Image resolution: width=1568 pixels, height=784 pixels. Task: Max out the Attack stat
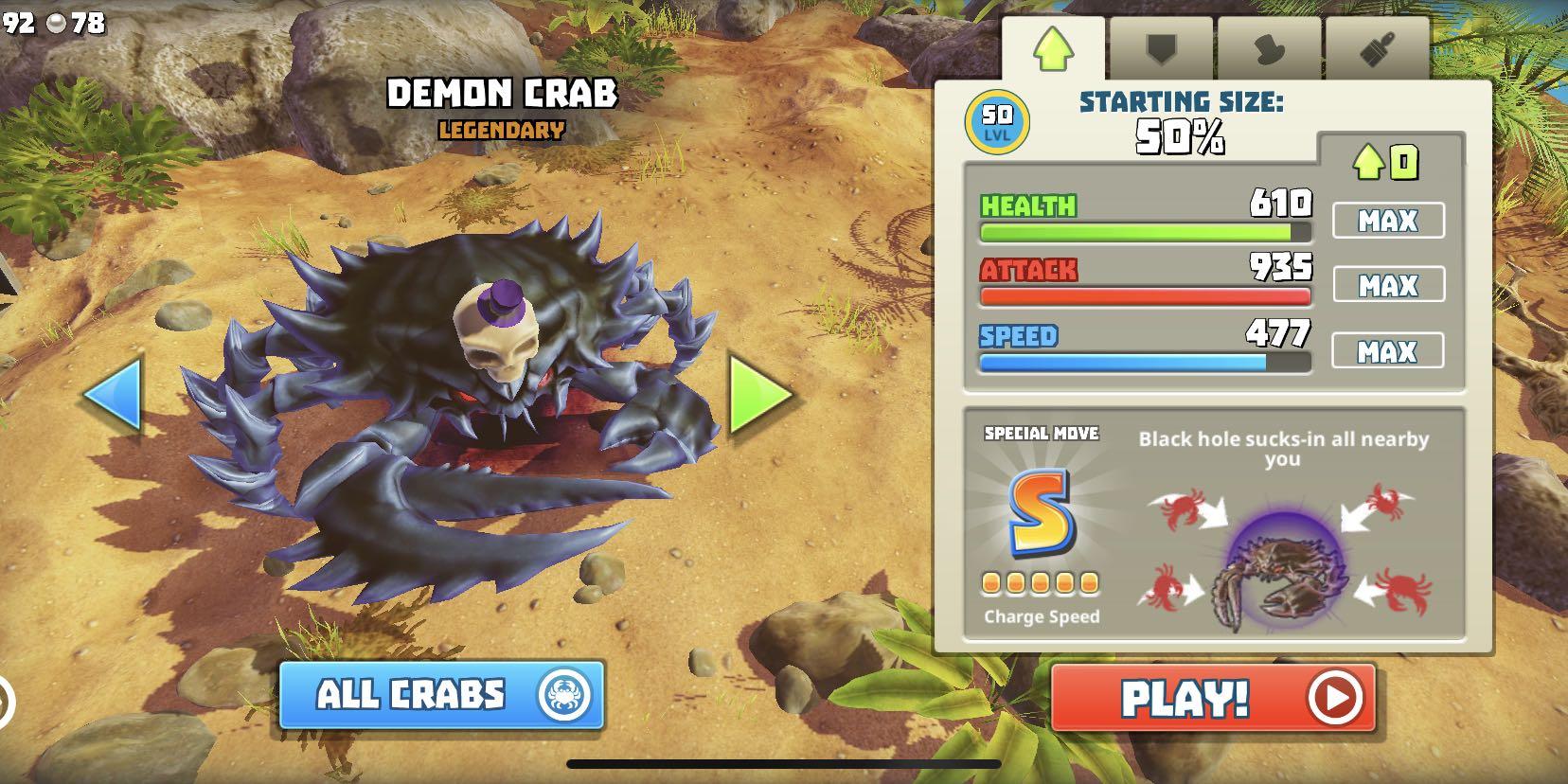[1388, 285]
